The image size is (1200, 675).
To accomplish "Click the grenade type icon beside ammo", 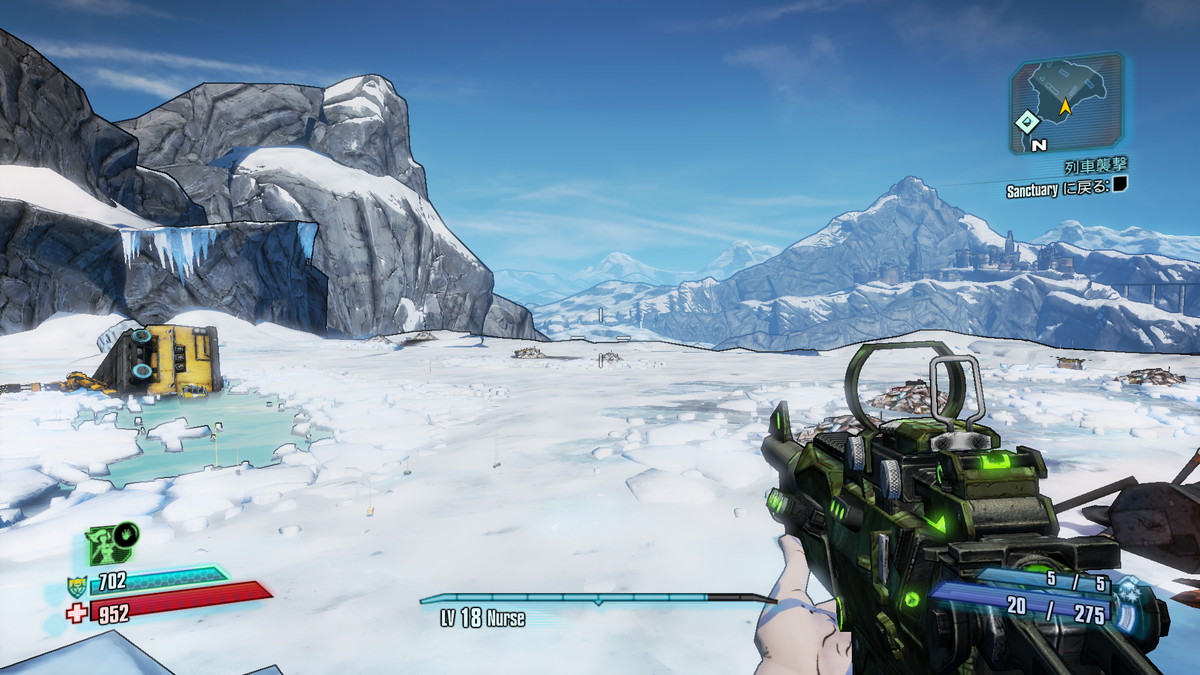I will point(1128,588).
